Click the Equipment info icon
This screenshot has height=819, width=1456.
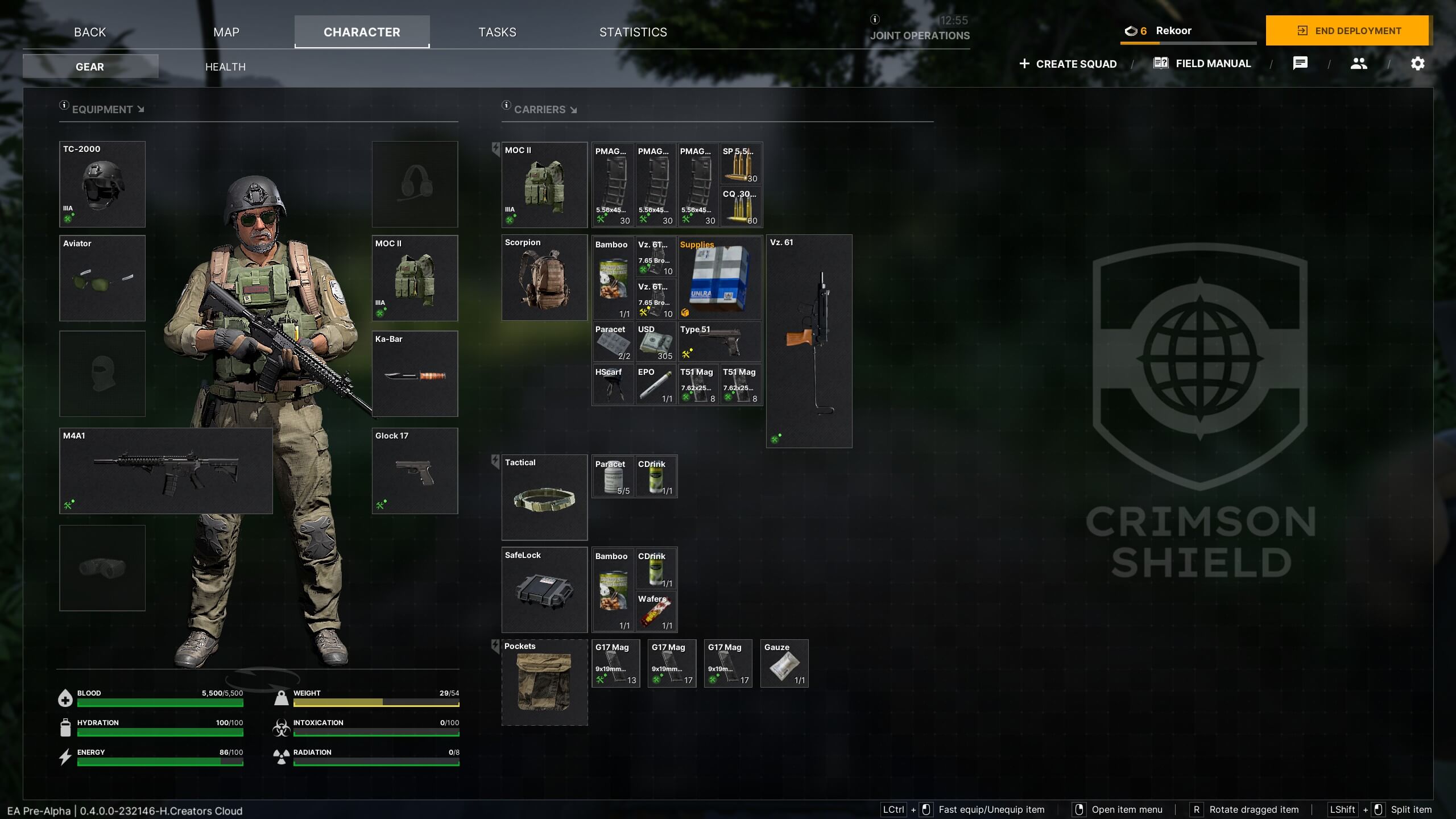(x=63, y=106)
